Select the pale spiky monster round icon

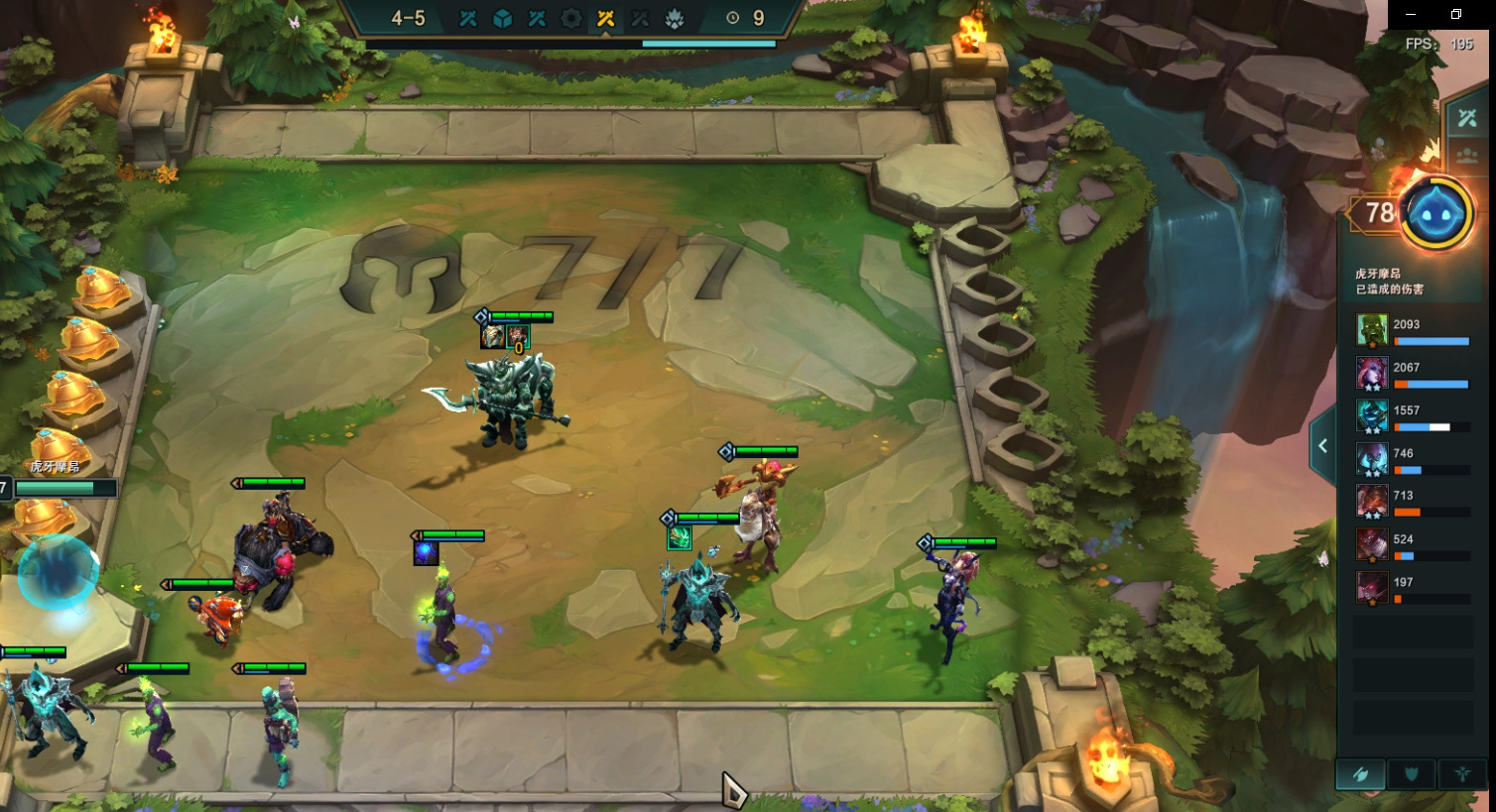click(x=675, y=18)
